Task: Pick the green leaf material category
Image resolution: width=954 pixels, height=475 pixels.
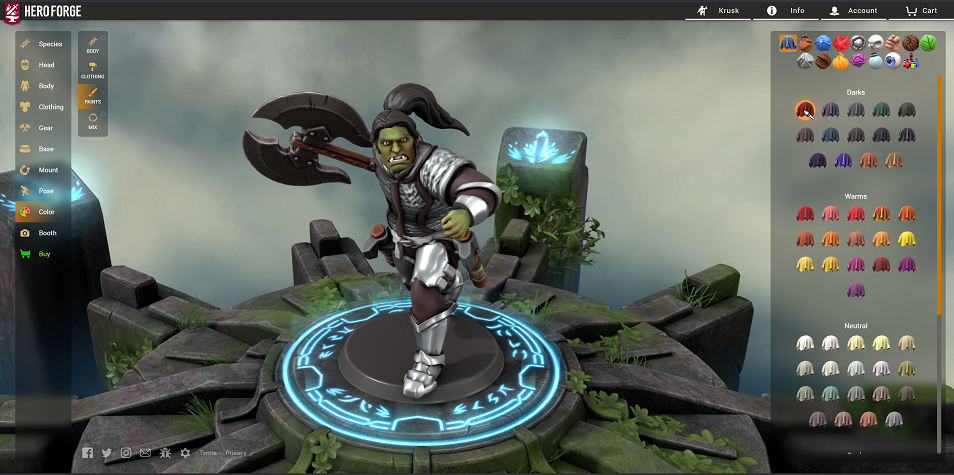Action: coord(927,43)
